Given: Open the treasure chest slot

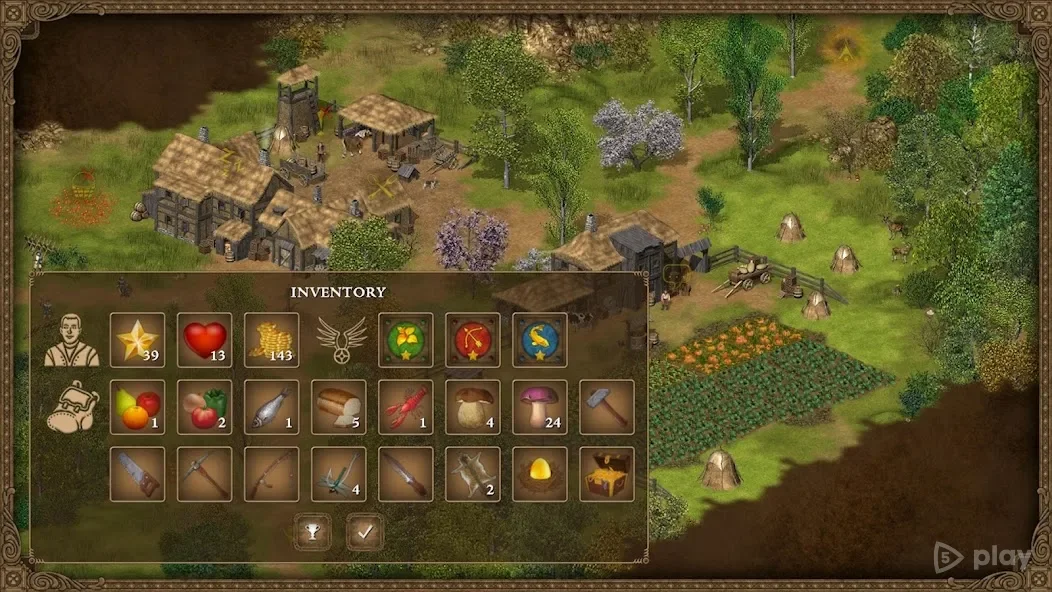Looking at the screenshot, I should tap(606, 473).
